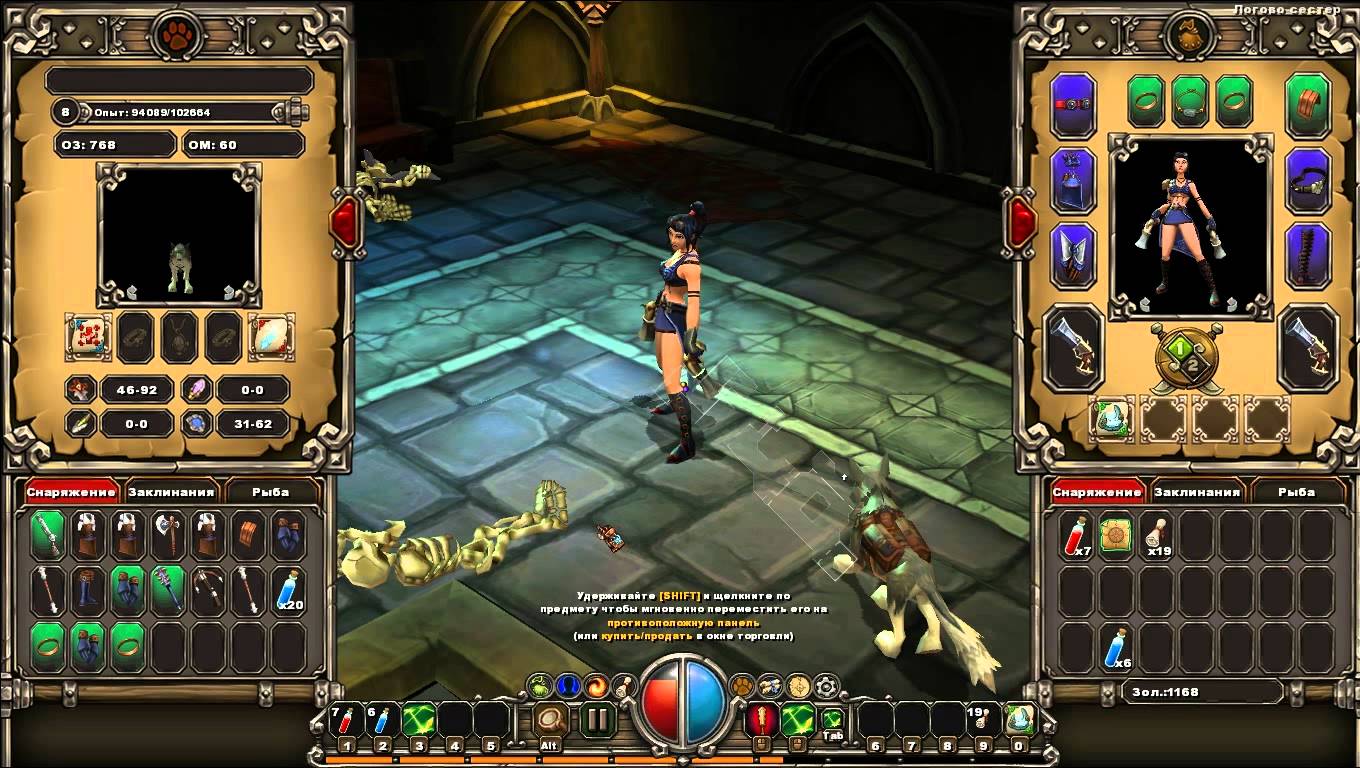Select the x19 scroll stack in the character inventory
The width and height of the screenshot is (1360, 768).
pos(1157,536)
